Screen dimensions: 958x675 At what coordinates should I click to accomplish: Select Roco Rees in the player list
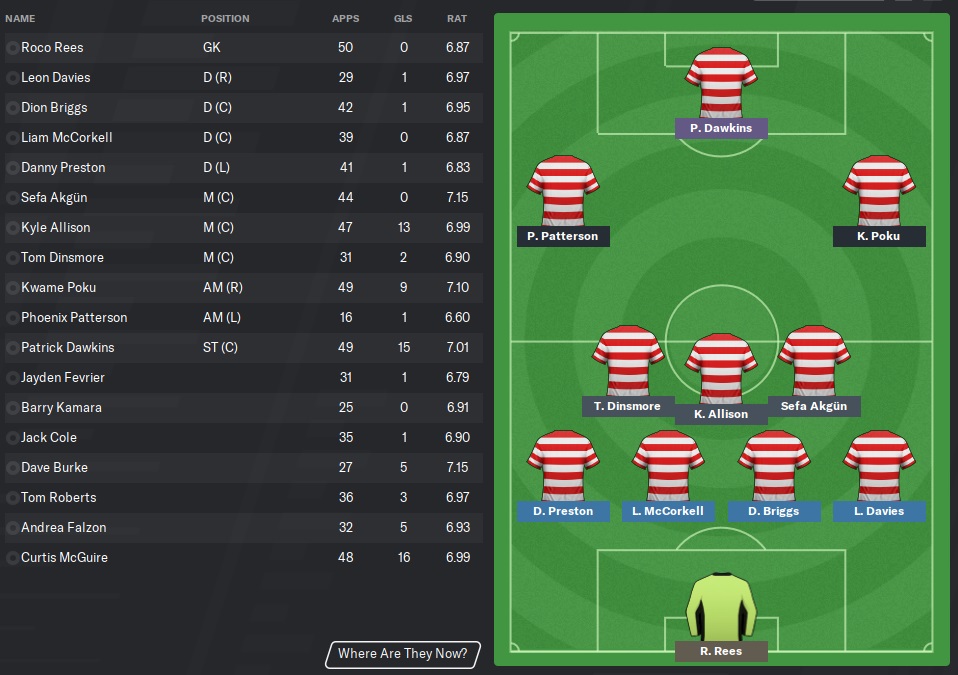[x=52, y=48]
